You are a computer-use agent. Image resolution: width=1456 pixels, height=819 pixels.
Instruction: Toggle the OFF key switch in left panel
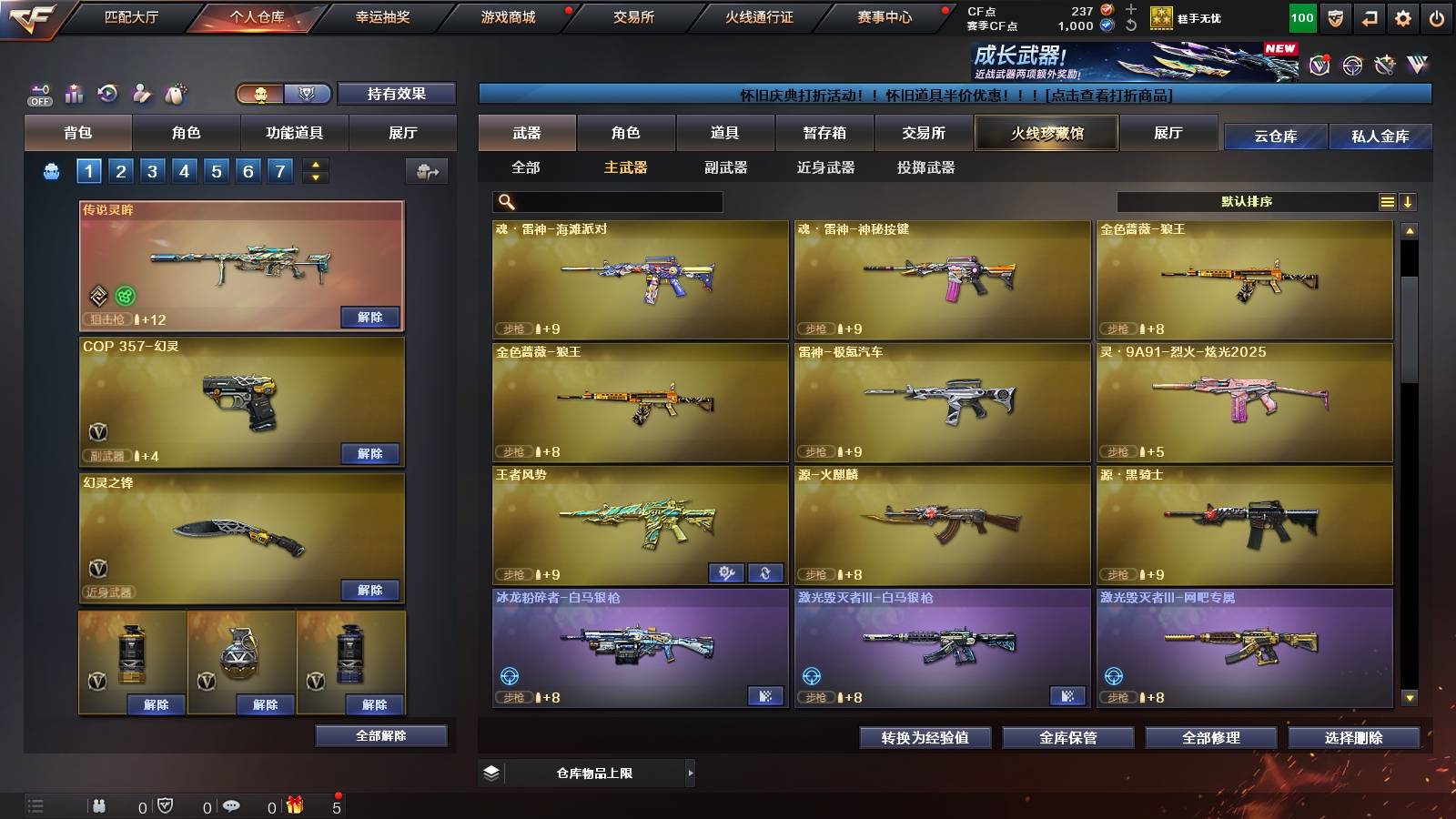(38, 91)
